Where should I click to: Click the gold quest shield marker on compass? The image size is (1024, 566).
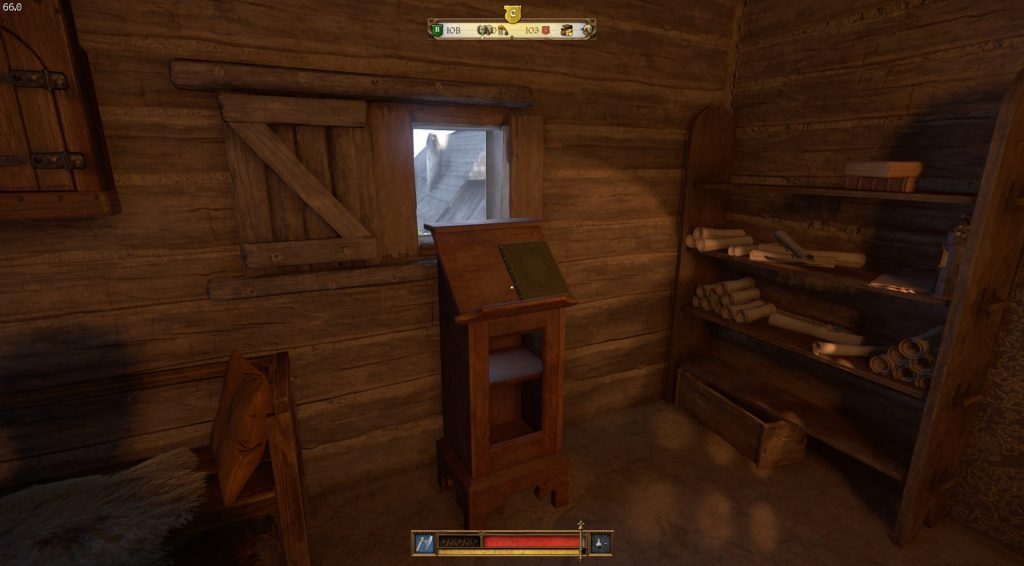(x=512, y=13)
